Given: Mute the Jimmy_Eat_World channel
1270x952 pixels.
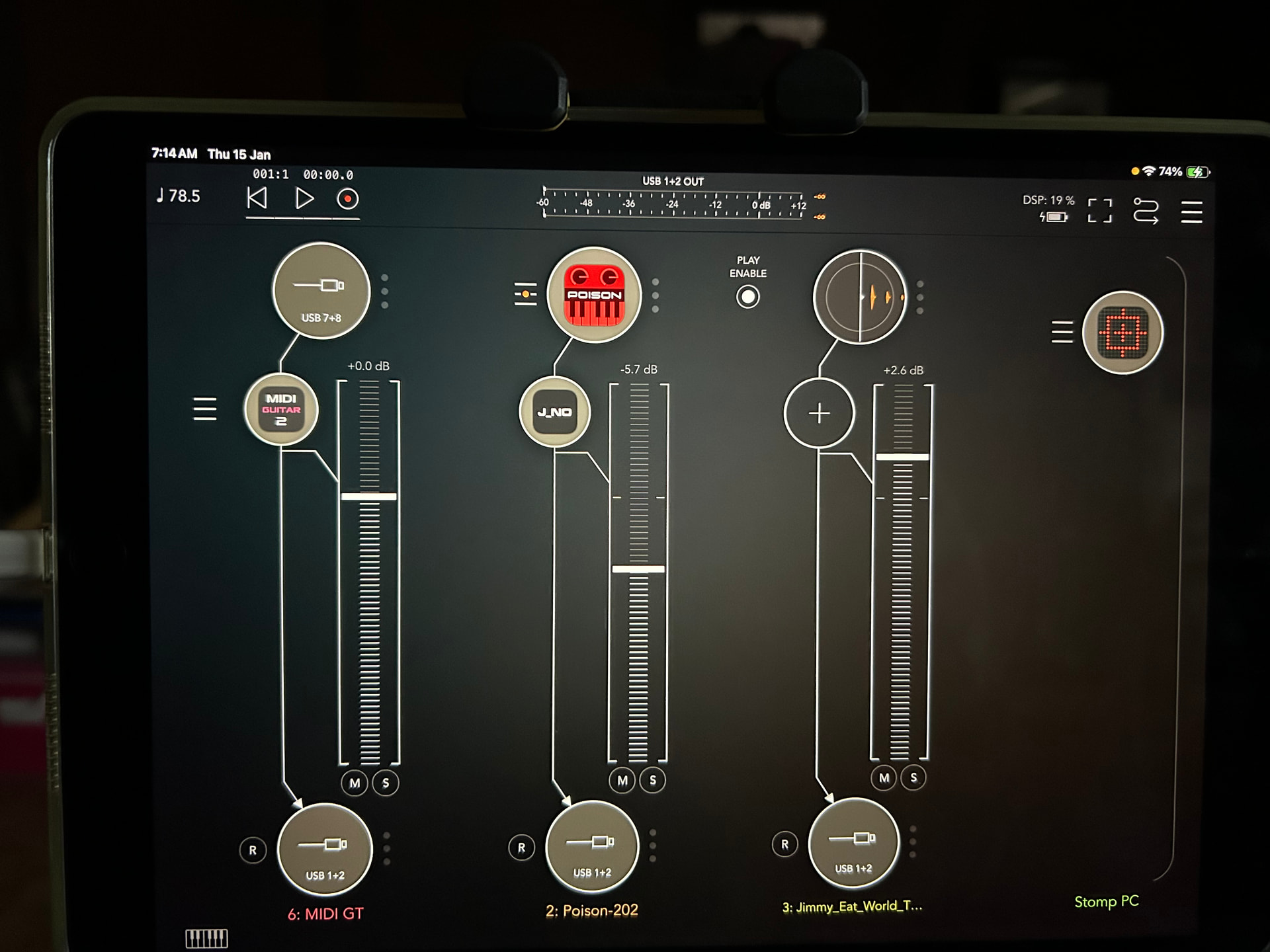Looking at the screenshot, I should point(884,778).
